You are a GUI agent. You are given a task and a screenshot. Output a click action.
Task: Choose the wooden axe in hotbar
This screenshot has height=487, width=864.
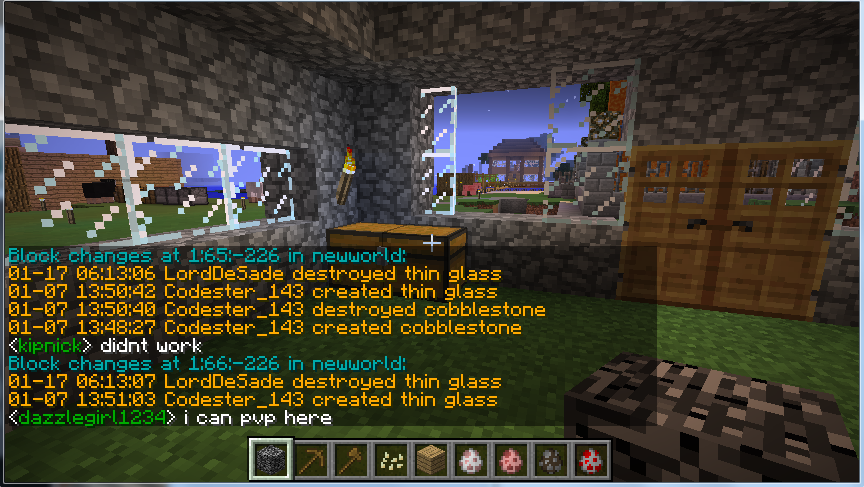pos(348,460)
